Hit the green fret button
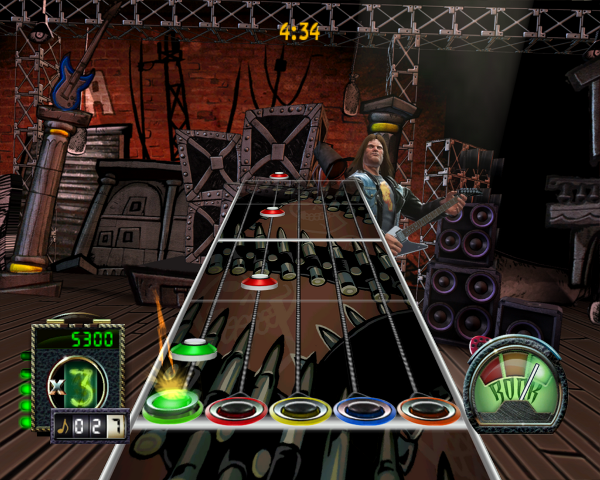The image size is (600, 480). 172,407
